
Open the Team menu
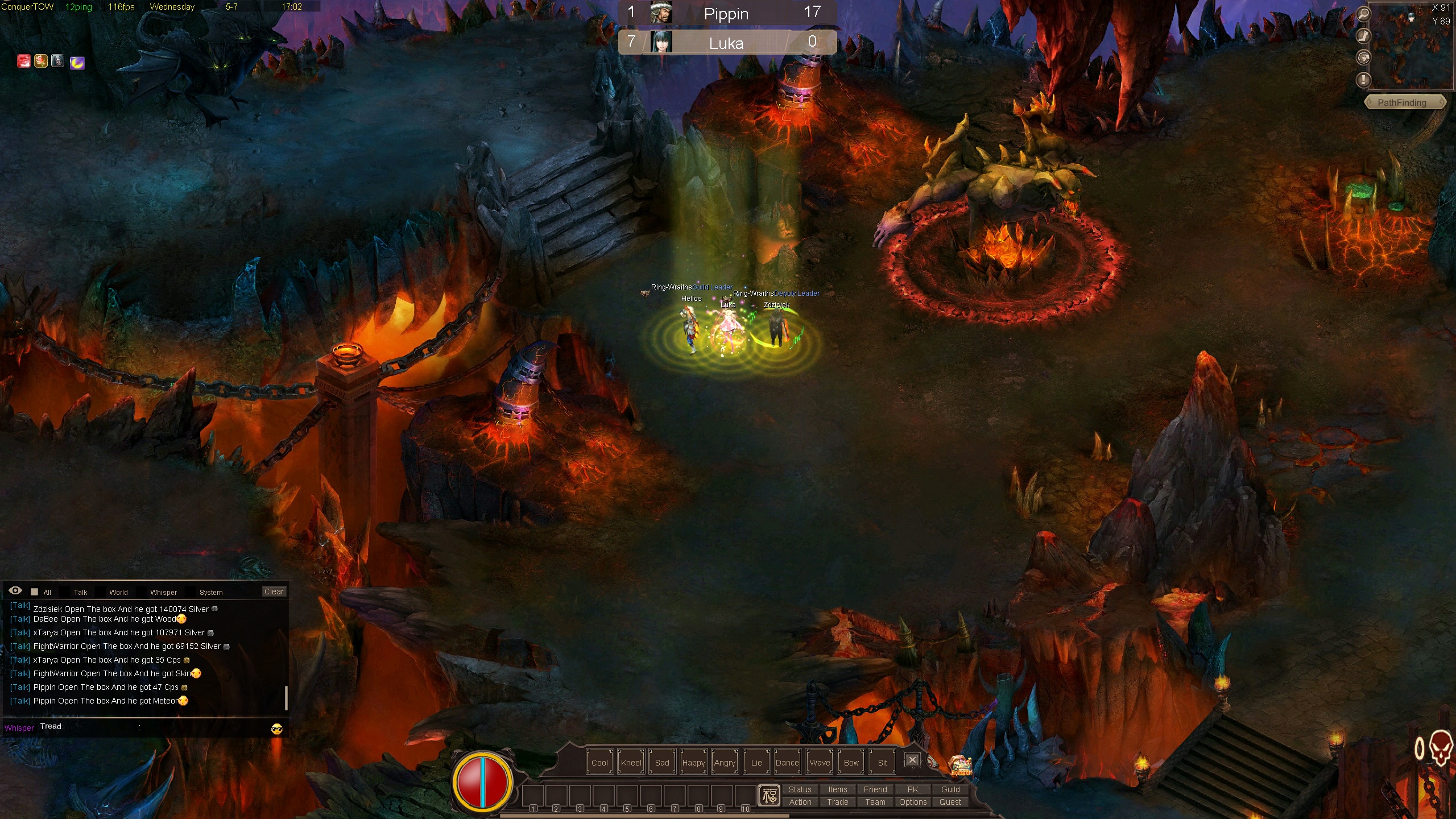point(875,802)
